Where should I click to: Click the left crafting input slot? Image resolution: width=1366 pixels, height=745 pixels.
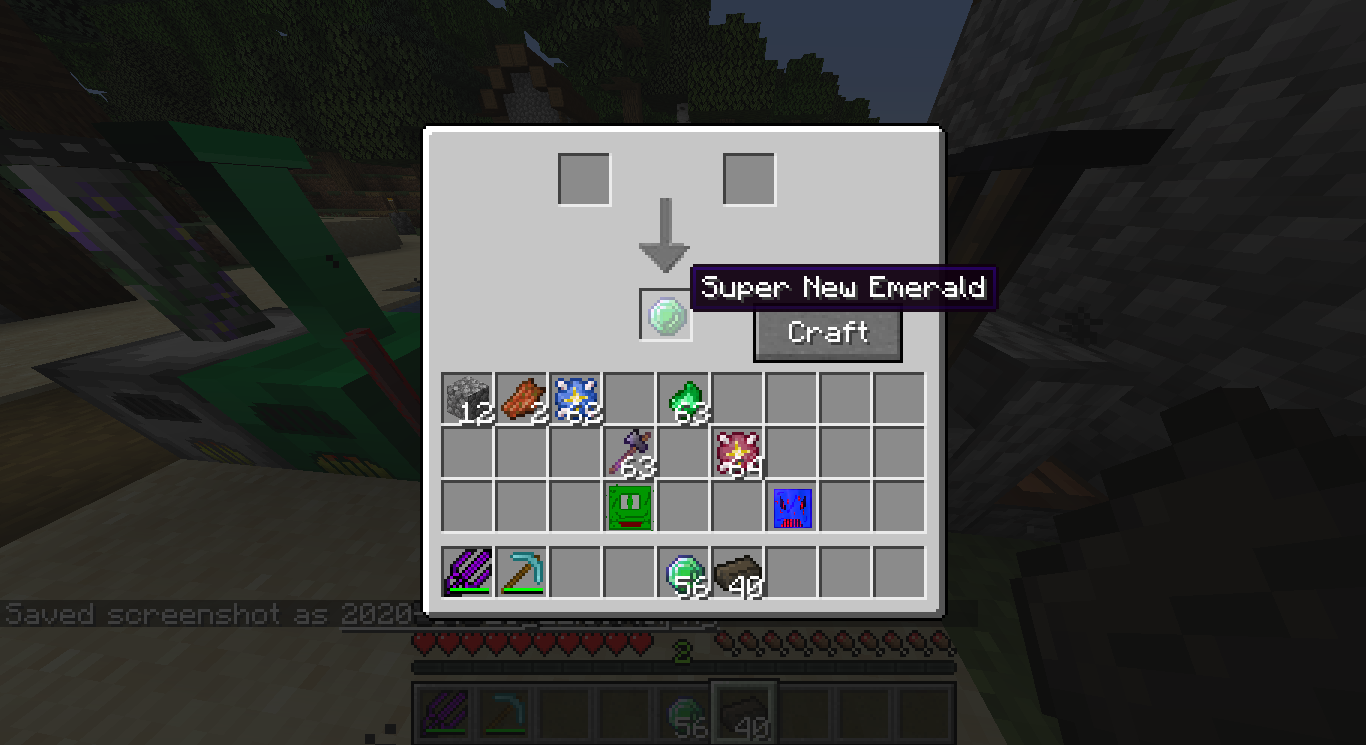(583, 176)
